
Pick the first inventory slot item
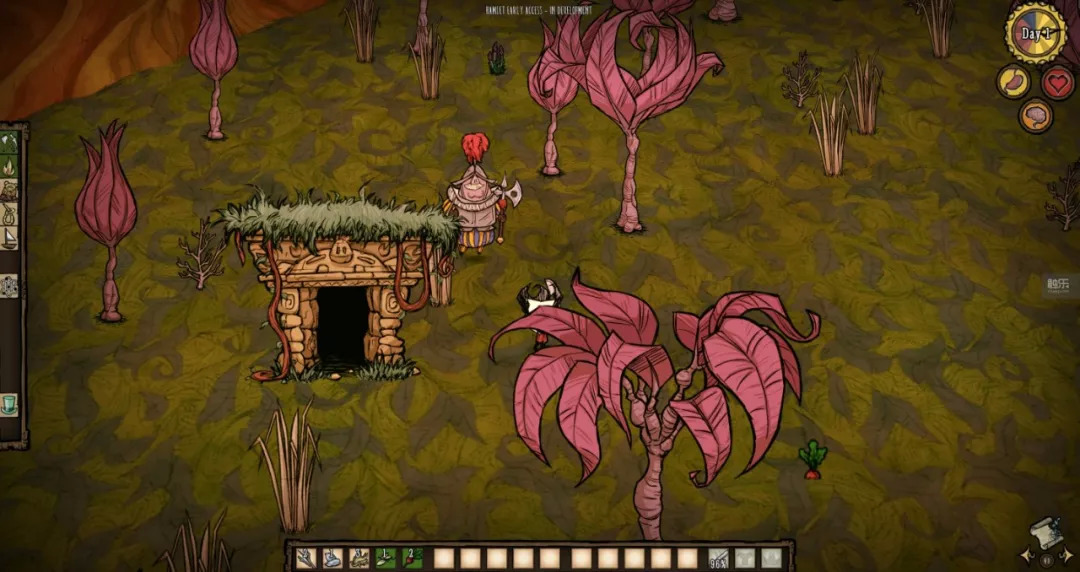[x=305, y=558]
